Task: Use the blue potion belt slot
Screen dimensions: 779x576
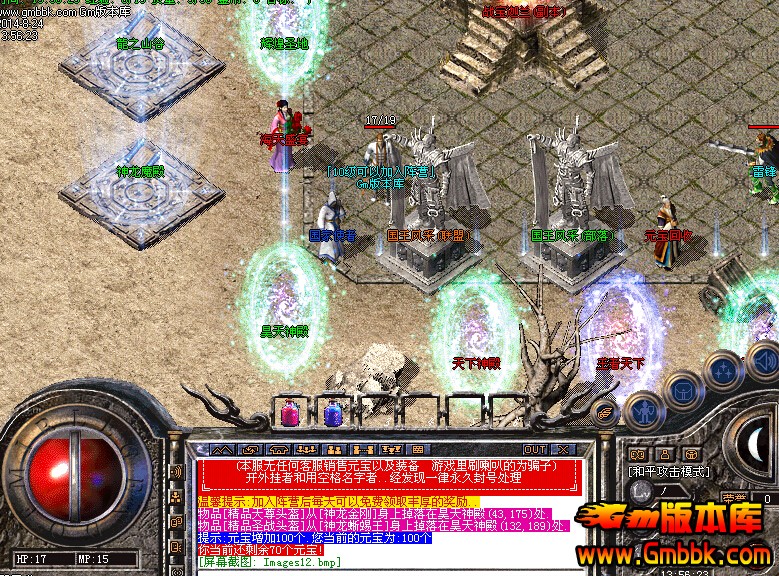Action: pyautogui.click(x=332, y=410)
